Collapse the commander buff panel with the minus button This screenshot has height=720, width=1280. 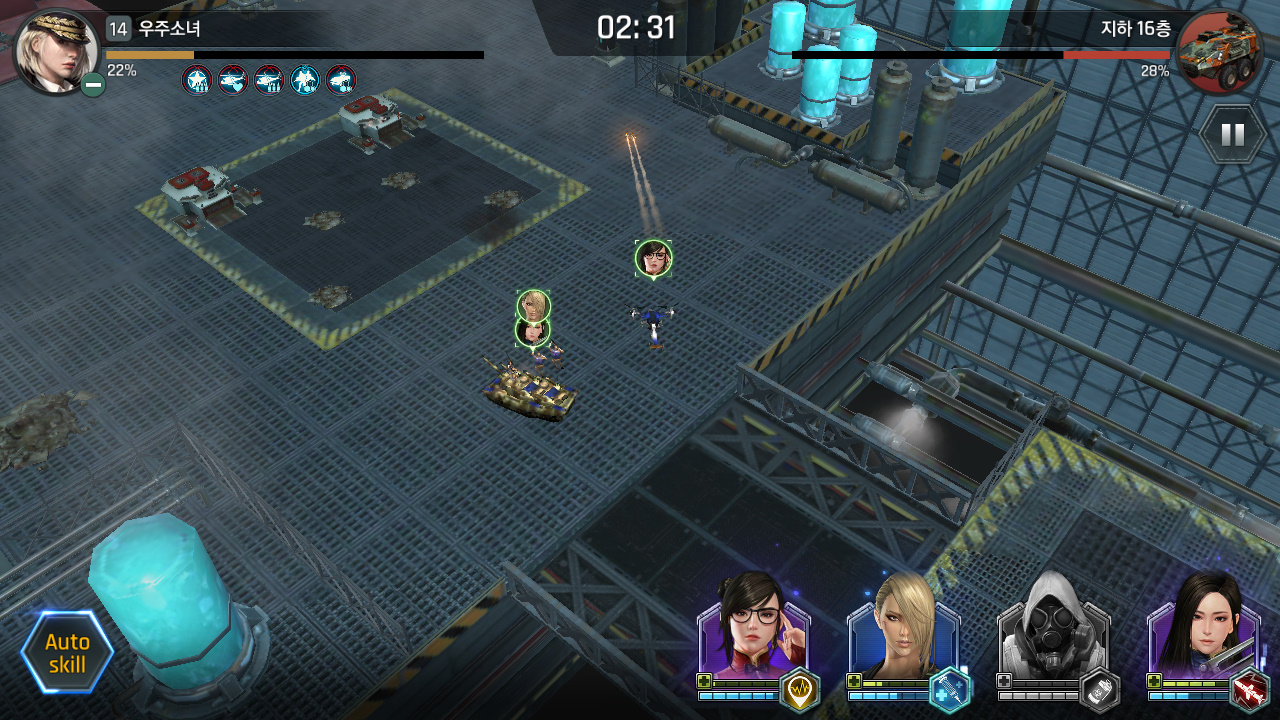[93, 85]
